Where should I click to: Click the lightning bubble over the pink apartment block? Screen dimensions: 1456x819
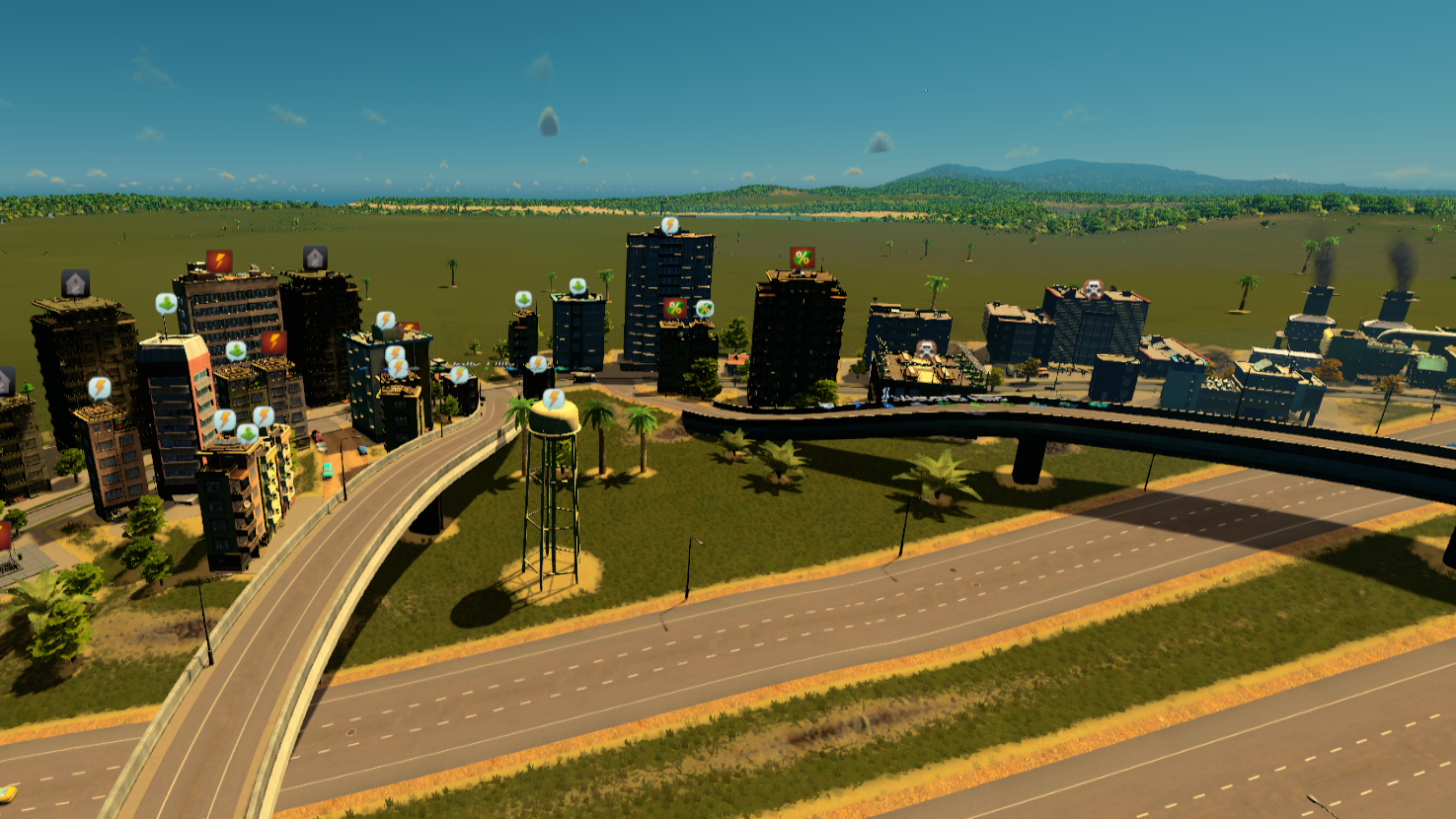click(x=224, y=417)
